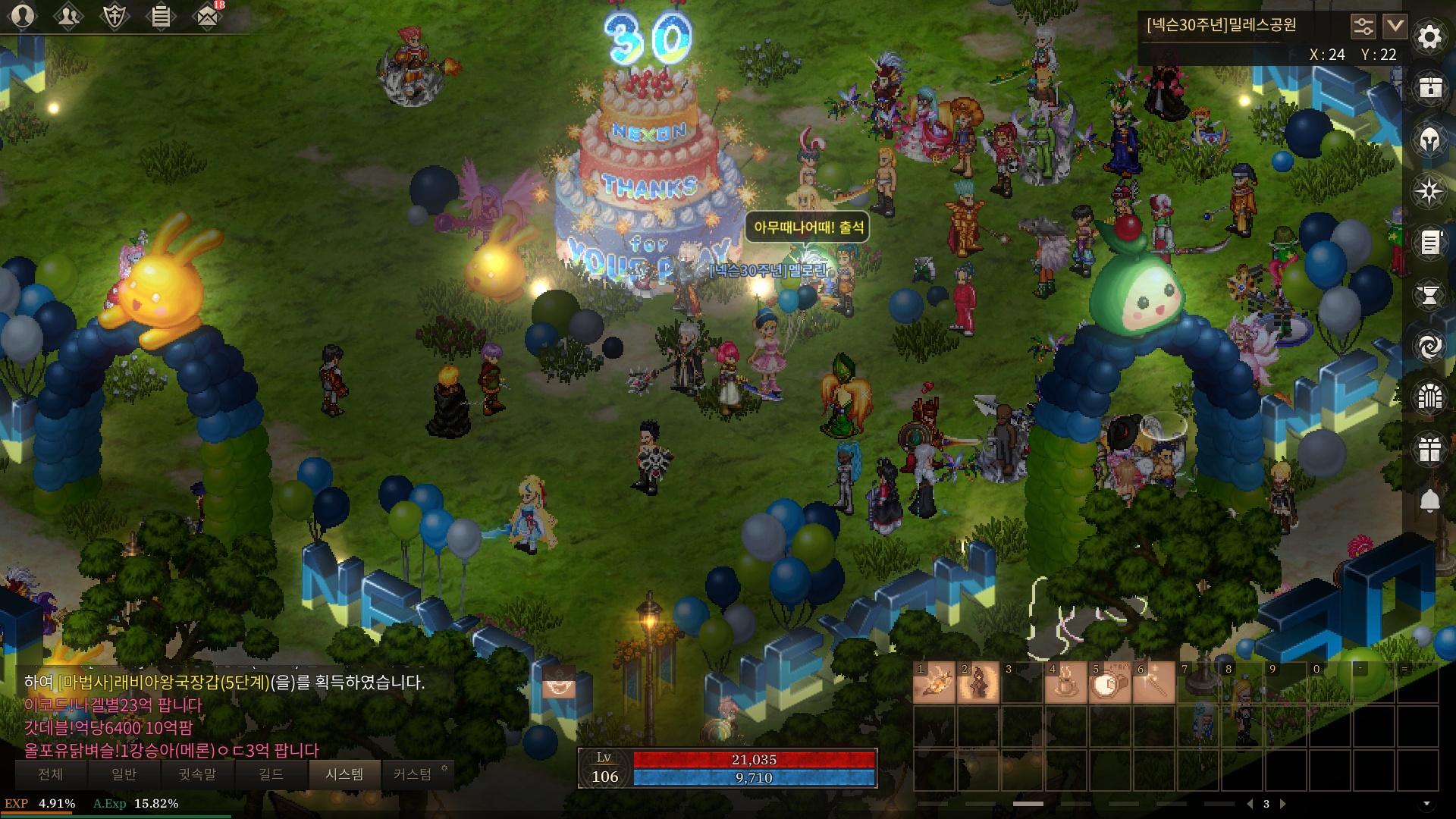The width and height of the screenshot is (1456, 819).
Task: Switch to the 전체 chat tab
Action: tap(51, 774)
